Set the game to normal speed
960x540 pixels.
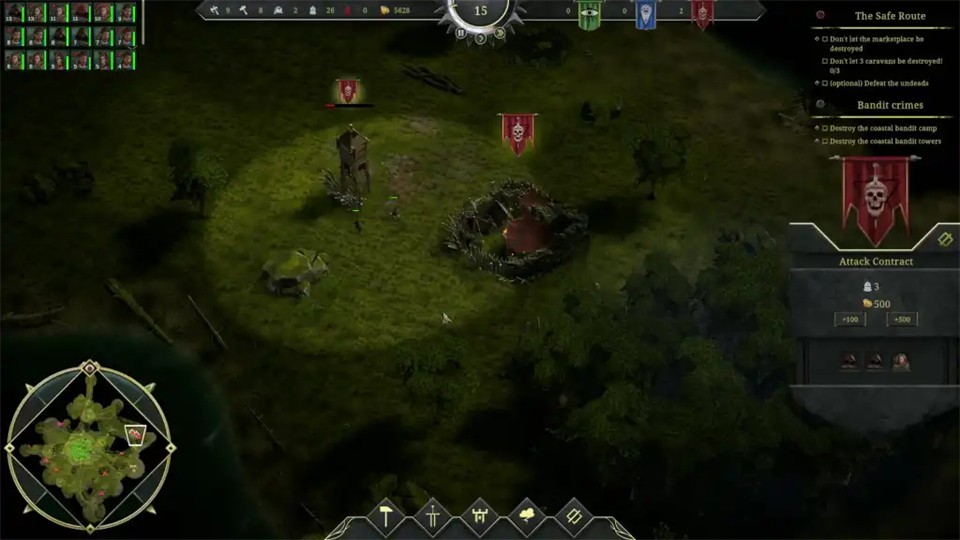pos(481,39)
